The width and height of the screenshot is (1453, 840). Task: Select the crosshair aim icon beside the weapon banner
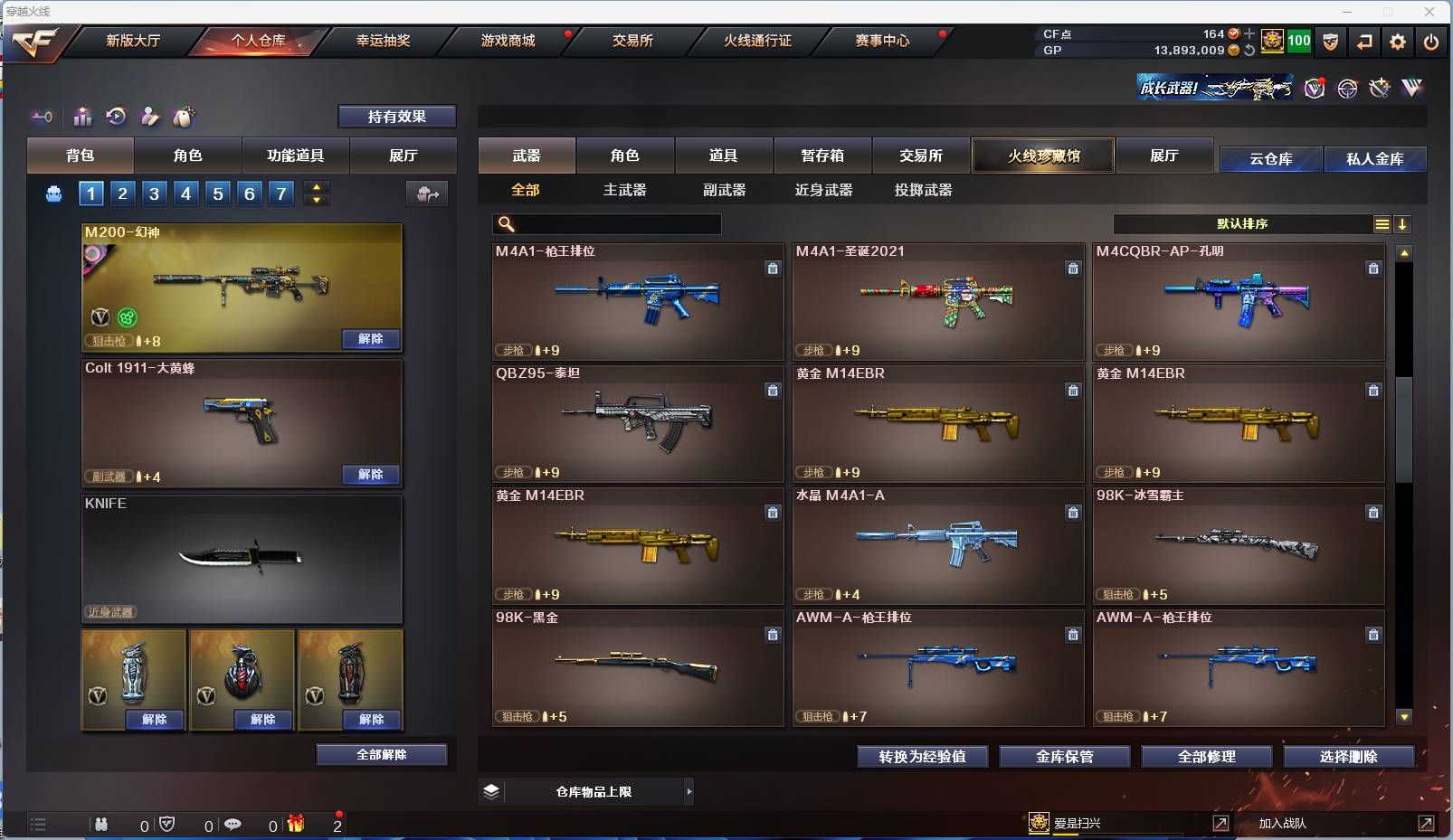click(x=1347, y=88)
